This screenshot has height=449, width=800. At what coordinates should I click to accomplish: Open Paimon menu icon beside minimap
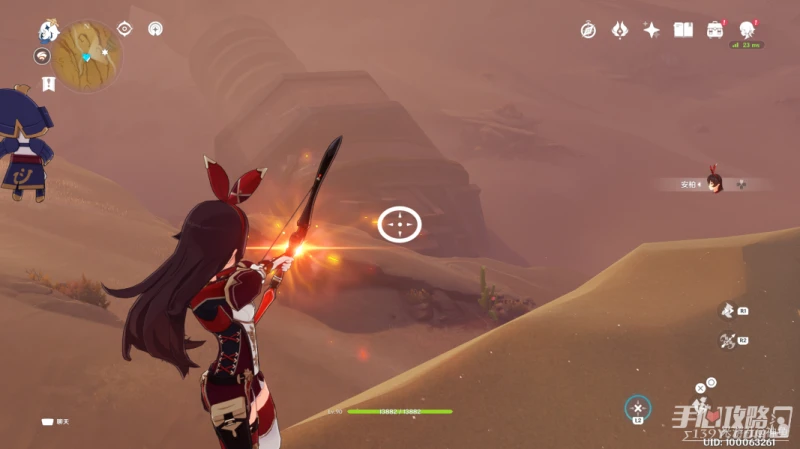(46, 31)
